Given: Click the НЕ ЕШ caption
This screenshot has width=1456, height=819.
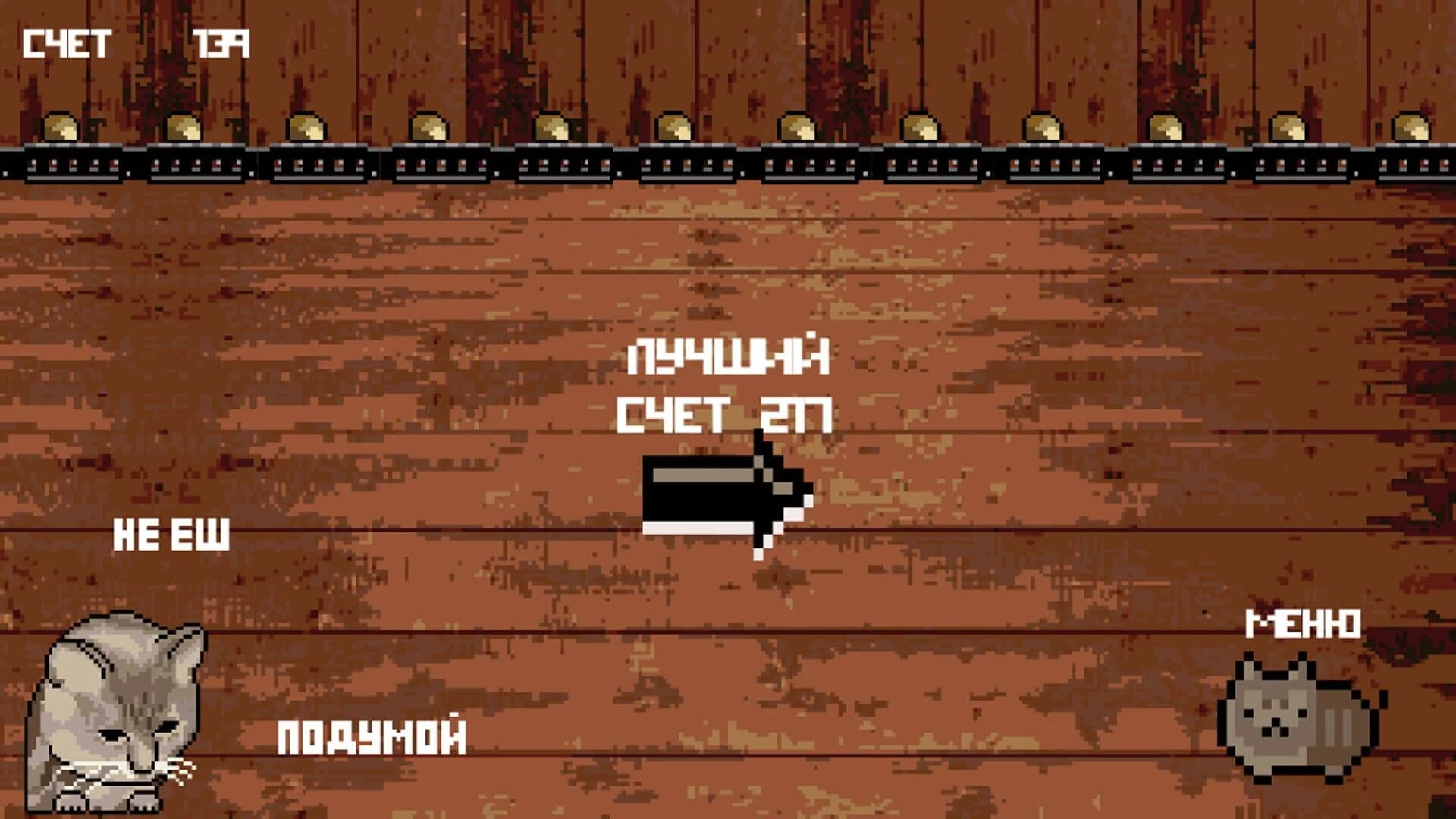Looking at the screenshot, I should [x=171, y=535].
